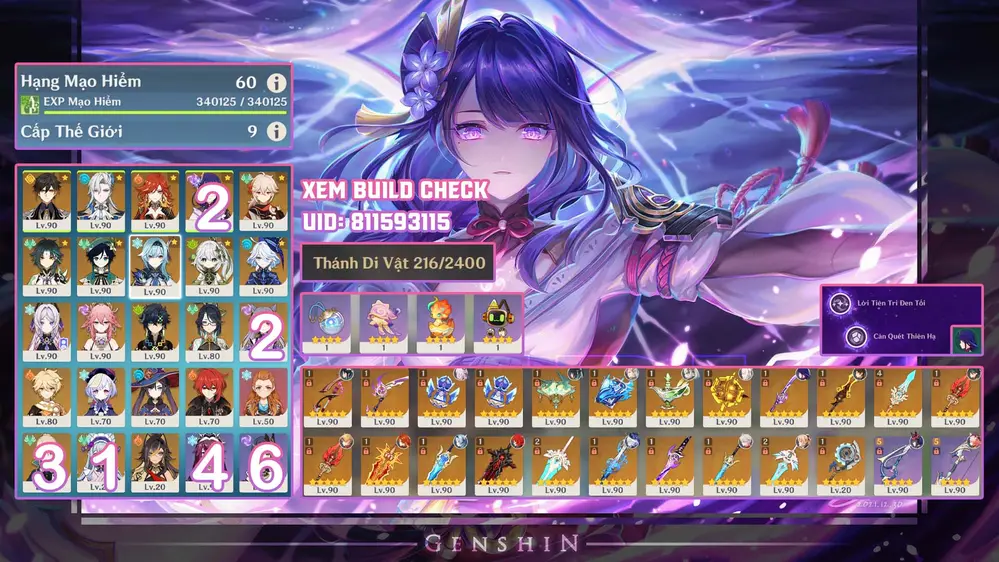View the Càn Quét Thiên Hạ talent

[x=856, y=337]
